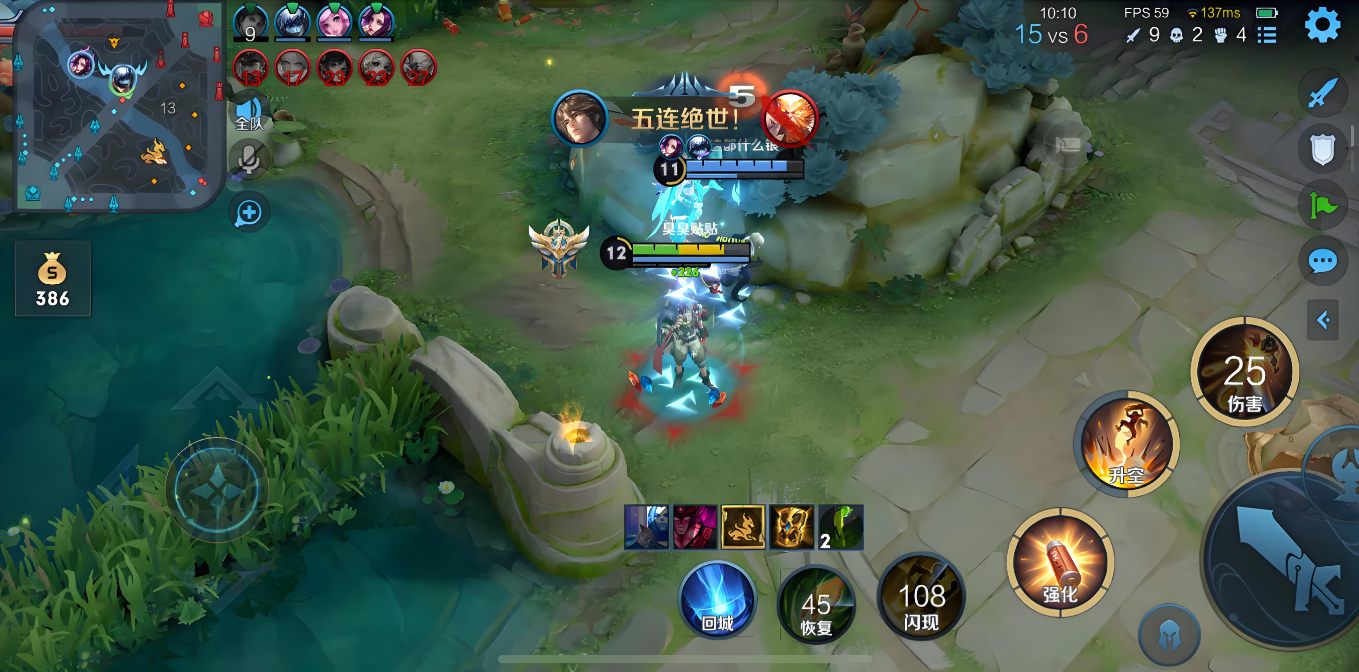Send the green flag signal

(1322, 206)
